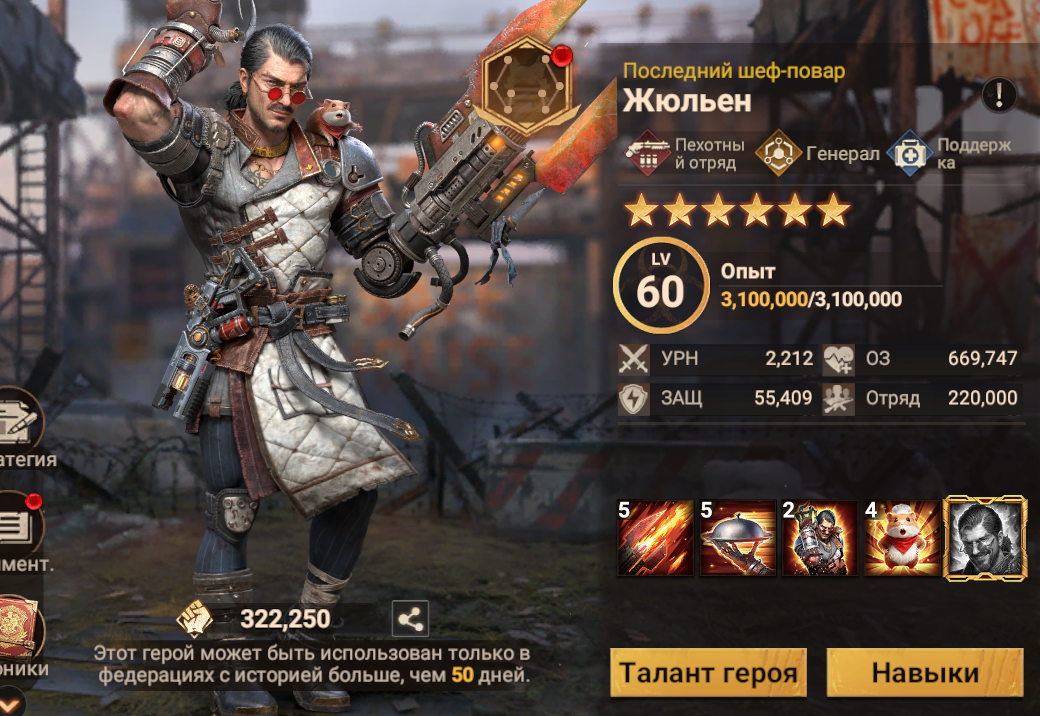The height and width of the screenshot is (716, 1040).
Task: Select the serving dish skill icon
Action: click(738, 538)
